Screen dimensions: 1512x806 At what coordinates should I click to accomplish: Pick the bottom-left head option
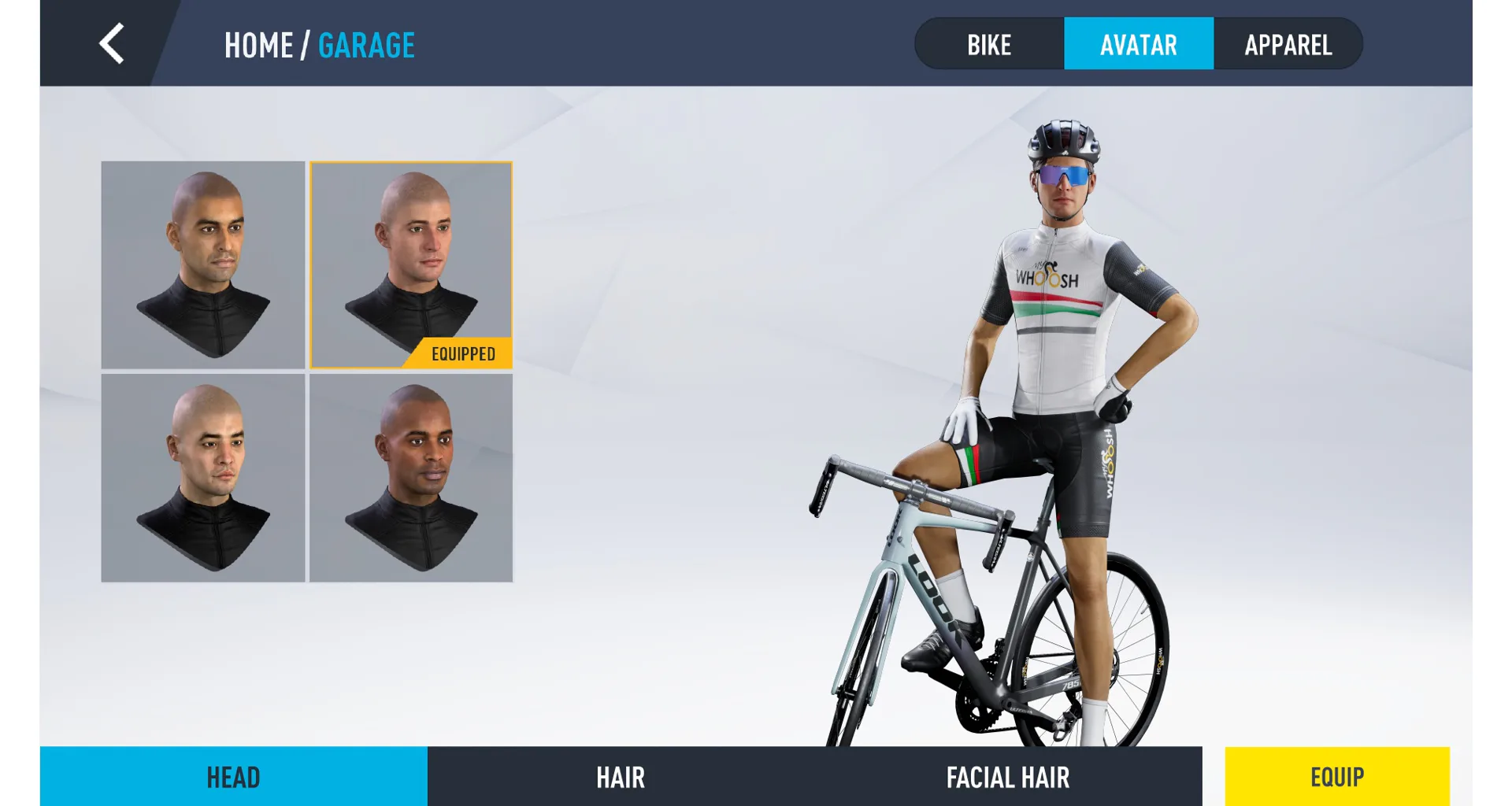tap(203, 478)
